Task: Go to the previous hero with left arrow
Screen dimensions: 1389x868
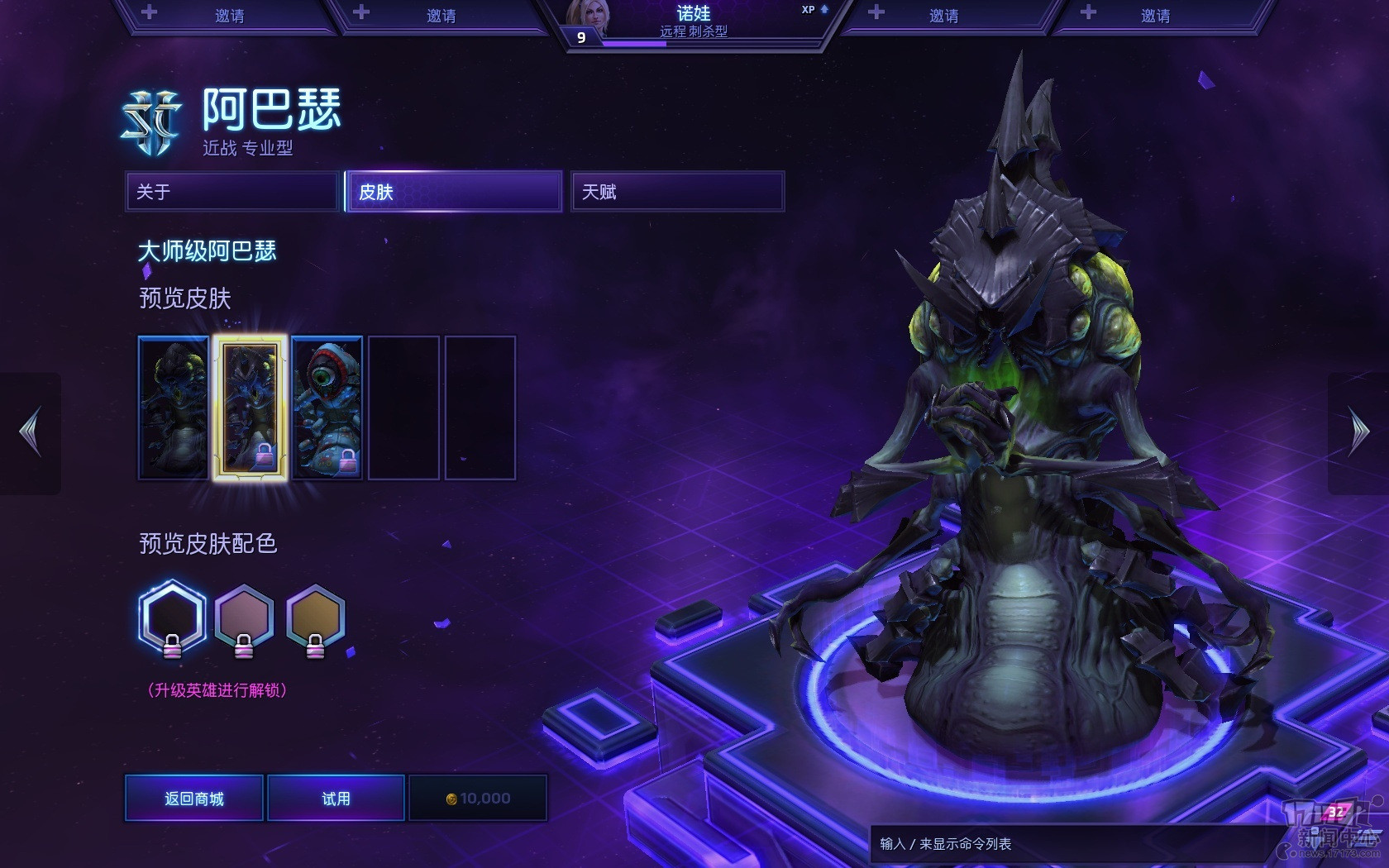Action: pos(31,432)
